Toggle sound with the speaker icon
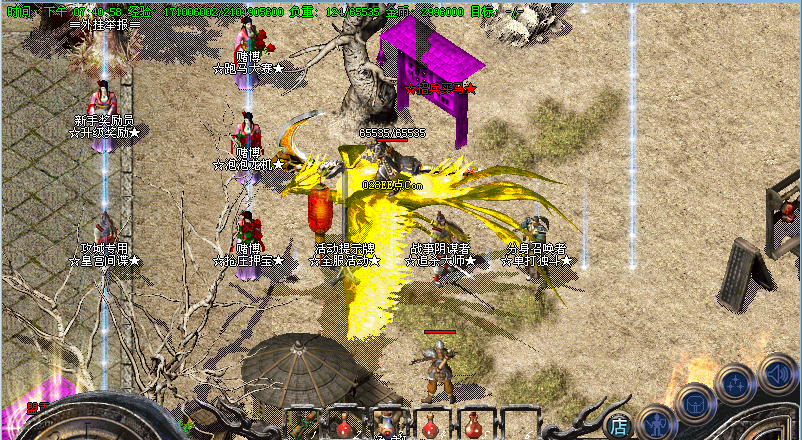Screen dimensions: 802x440 tap(777, 374)
